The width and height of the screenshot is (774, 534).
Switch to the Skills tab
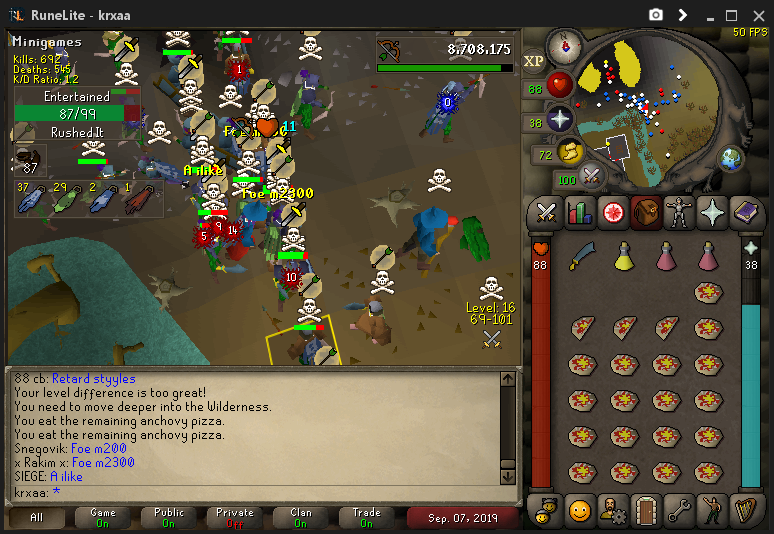(x=579, y=213)
